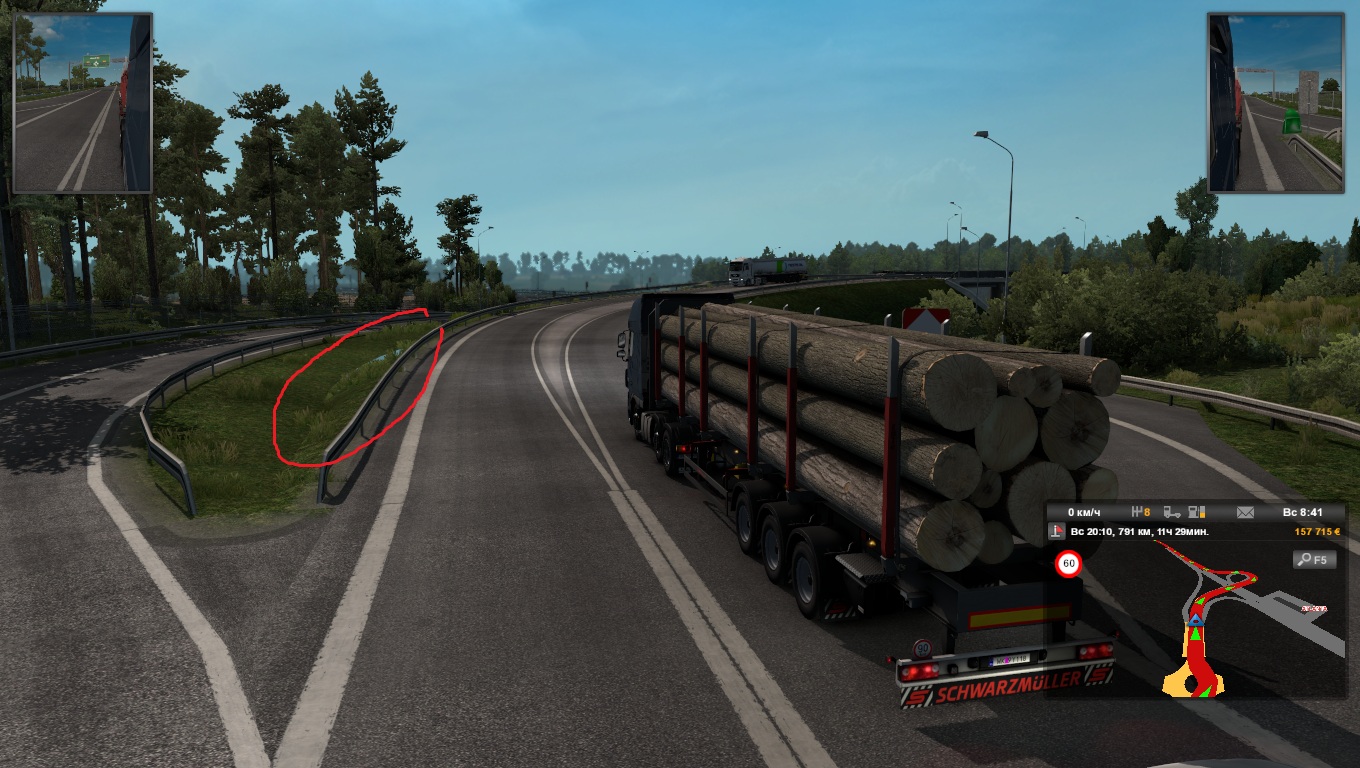This screenshot has height=768, width=1360.
Task: Click the gear shifter icon
Action: [x=1138, y=512]
